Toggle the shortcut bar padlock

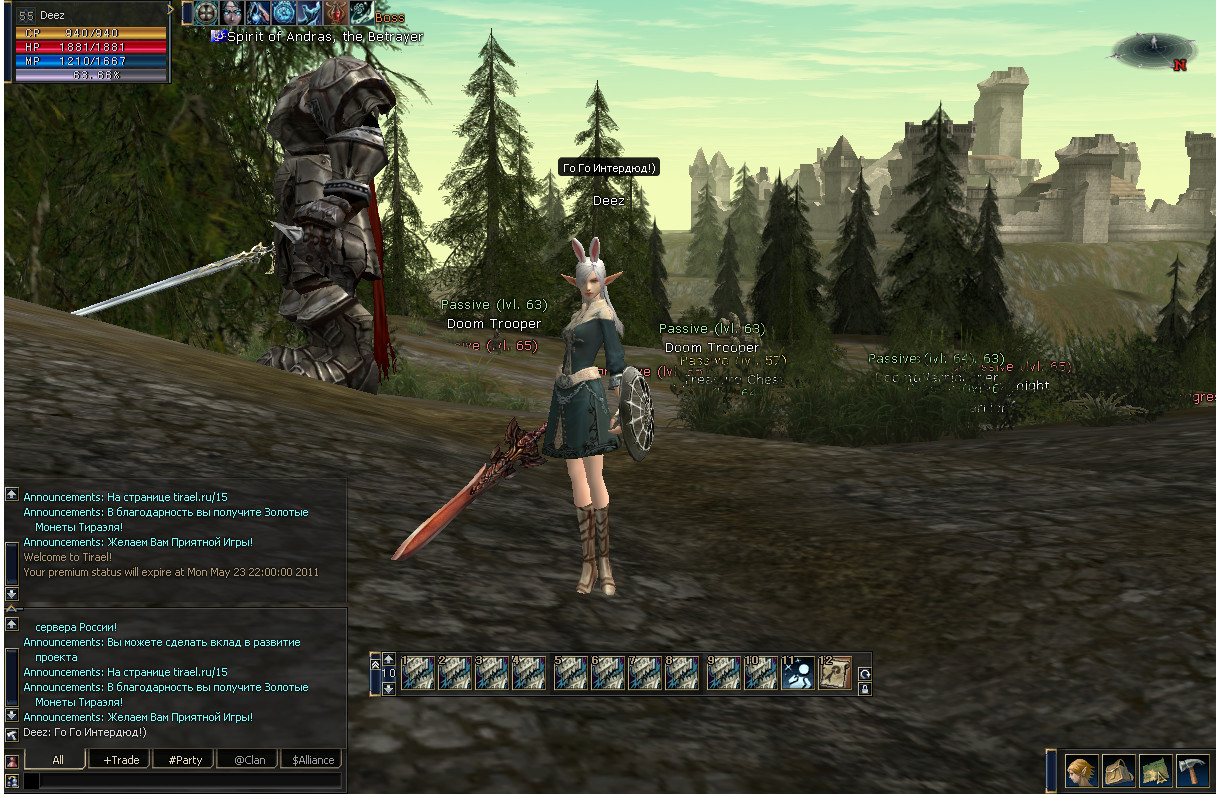click(x=864, y=688)
